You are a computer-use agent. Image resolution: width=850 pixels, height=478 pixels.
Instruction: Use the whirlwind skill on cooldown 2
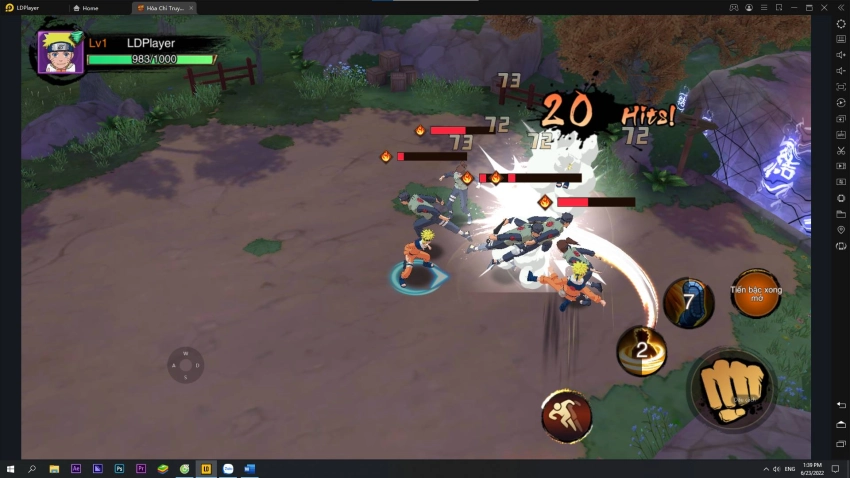click(642, 350)
